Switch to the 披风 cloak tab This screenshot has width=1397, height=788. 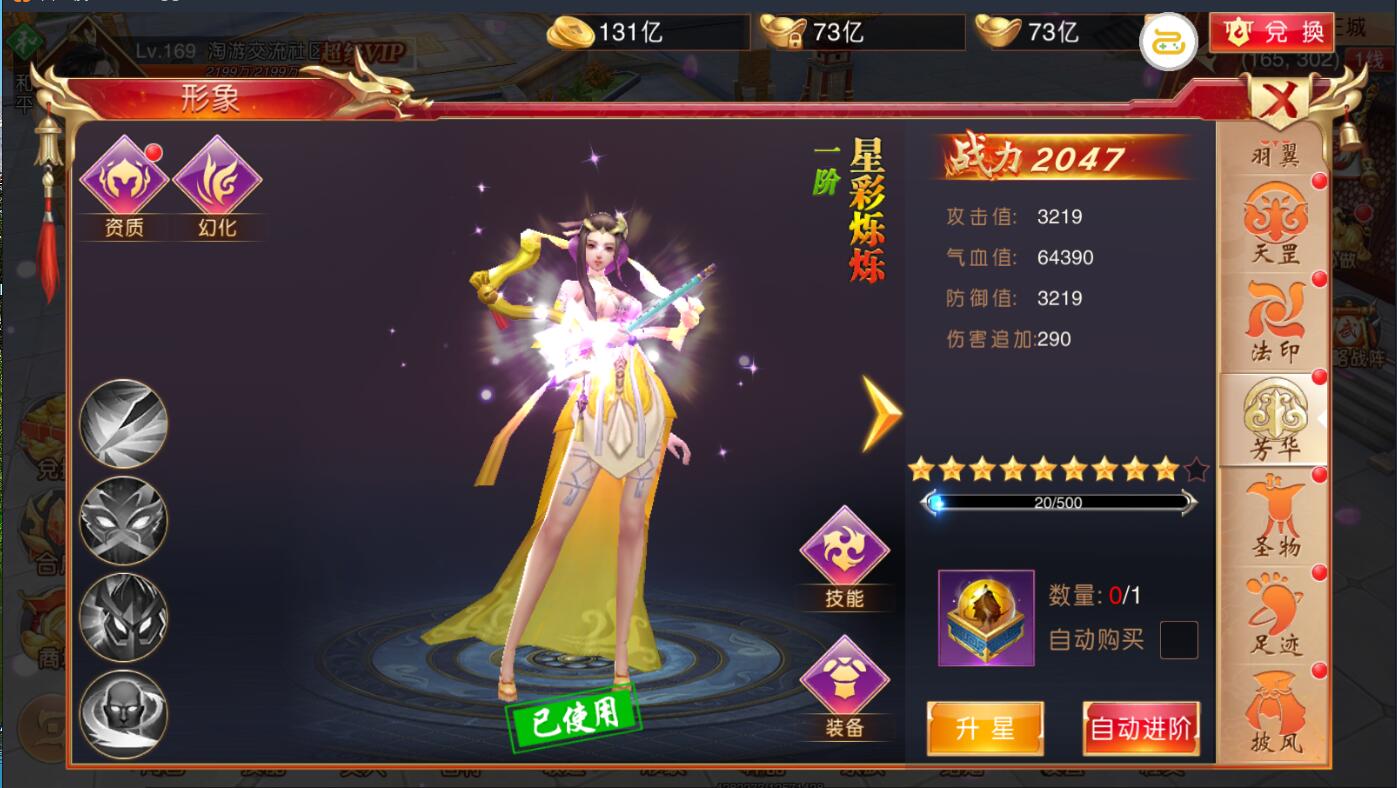(x=1275, y=714)
